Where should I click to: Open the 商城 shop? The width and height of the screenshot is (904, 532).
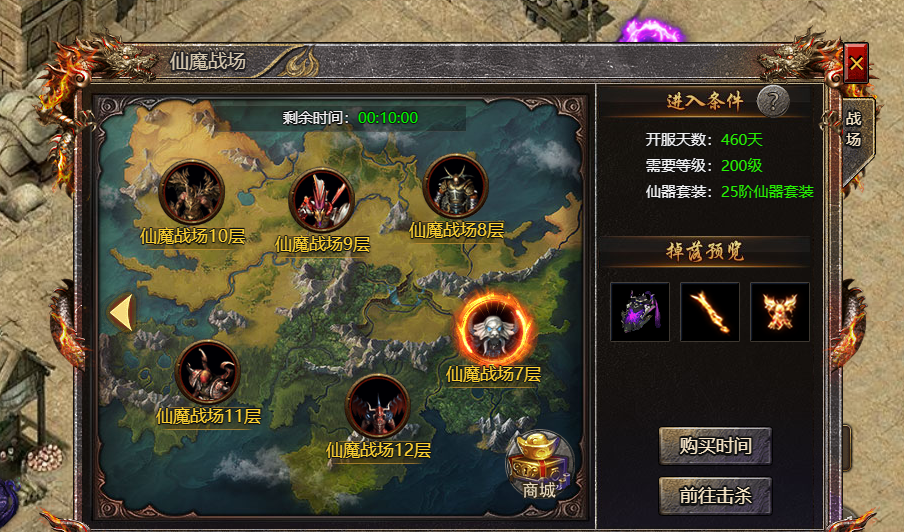tap(540, 465)
